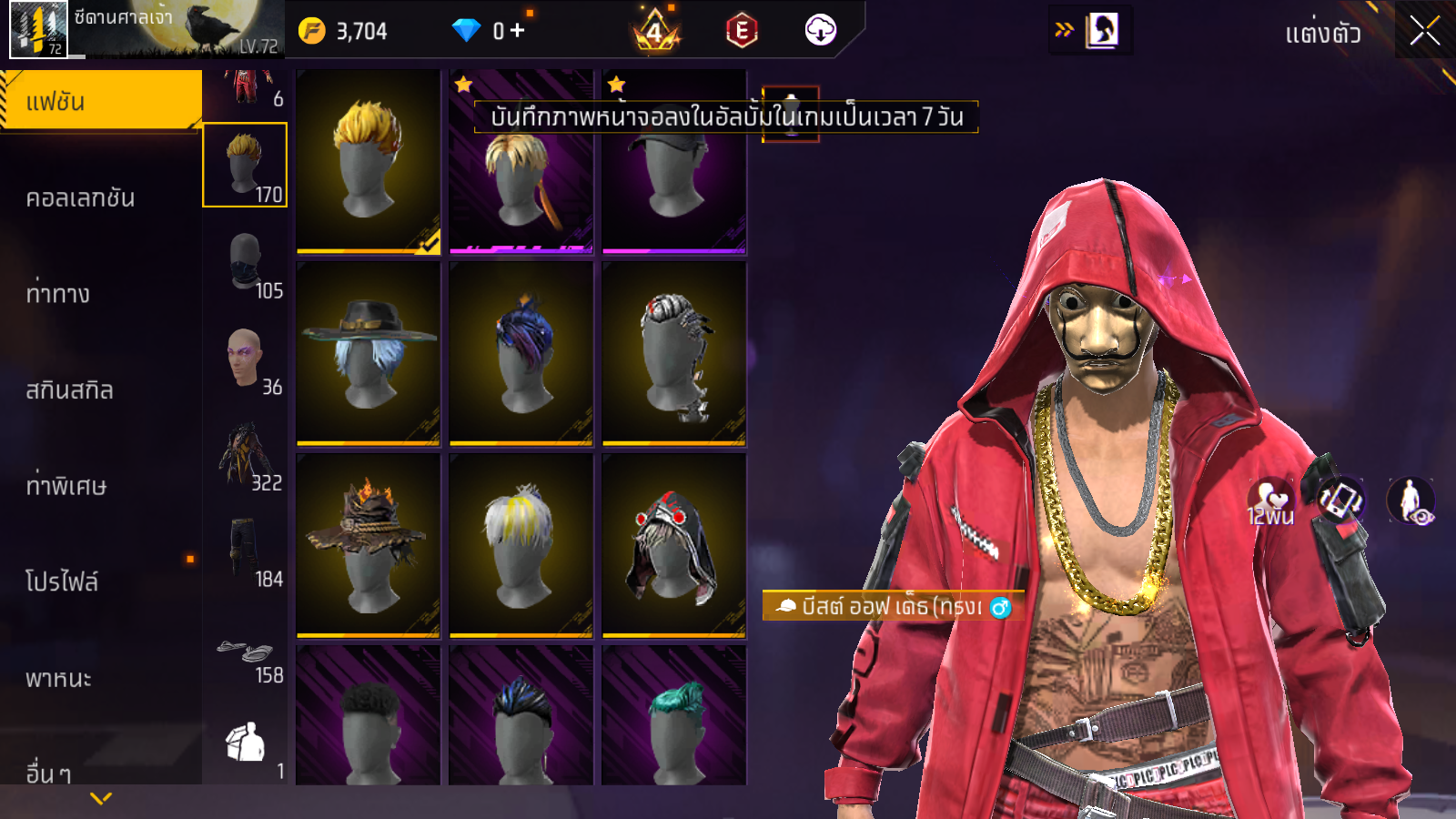The width and height of the screenshot is (1456, 819).
Task: Choose the wide-brim hat with blue hair
Action: click(369, 353)
